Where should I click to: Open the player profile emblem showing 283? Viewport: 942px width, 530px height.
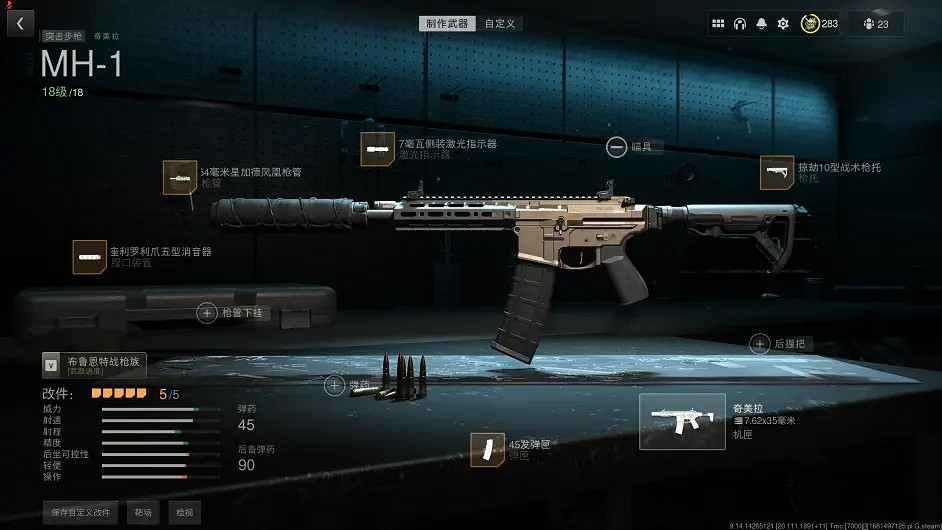click(x=819, y=23)
